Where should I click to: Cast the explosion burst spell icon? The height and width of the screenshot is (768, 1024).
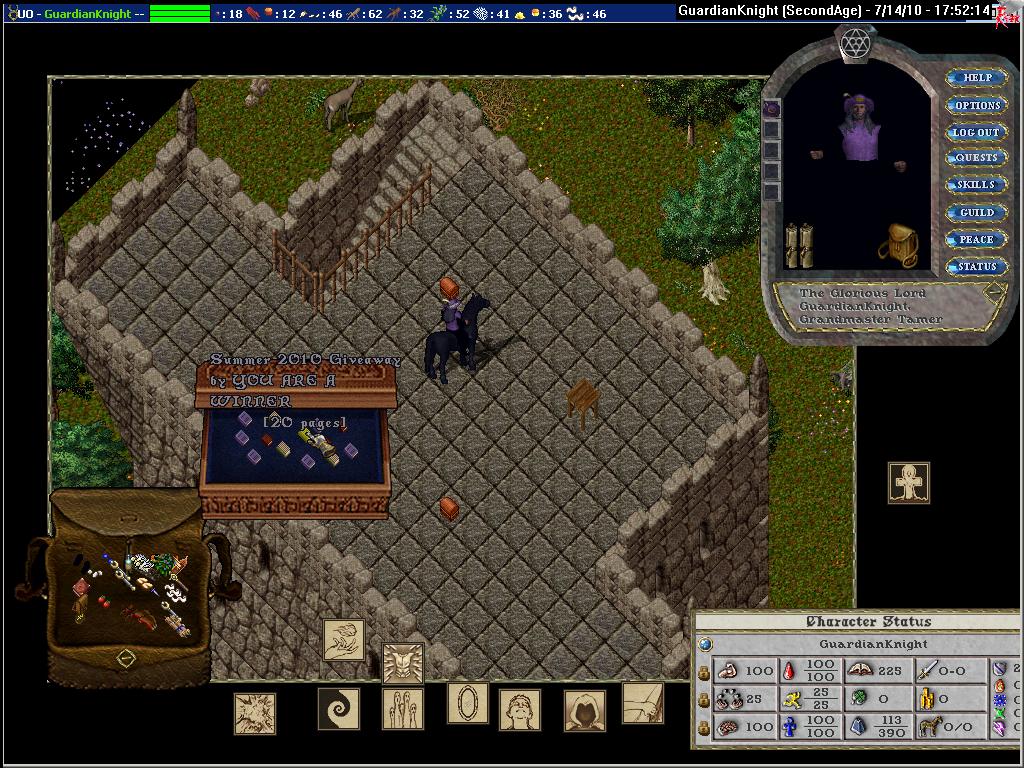(254, 714)
